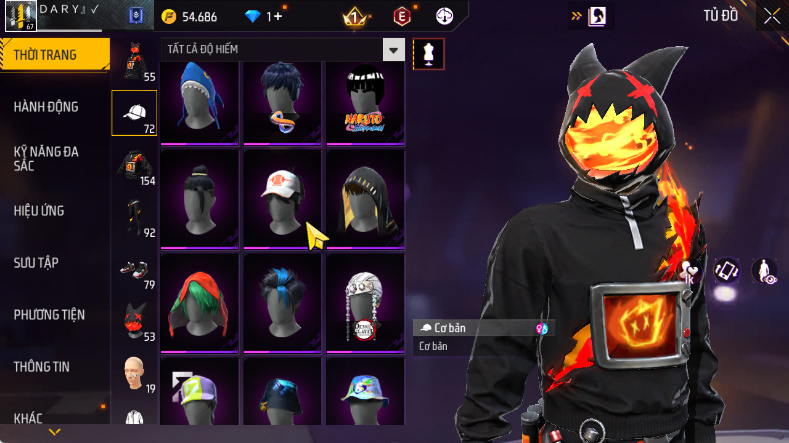Switch to the Hành Động tab

tap(46, 107)
